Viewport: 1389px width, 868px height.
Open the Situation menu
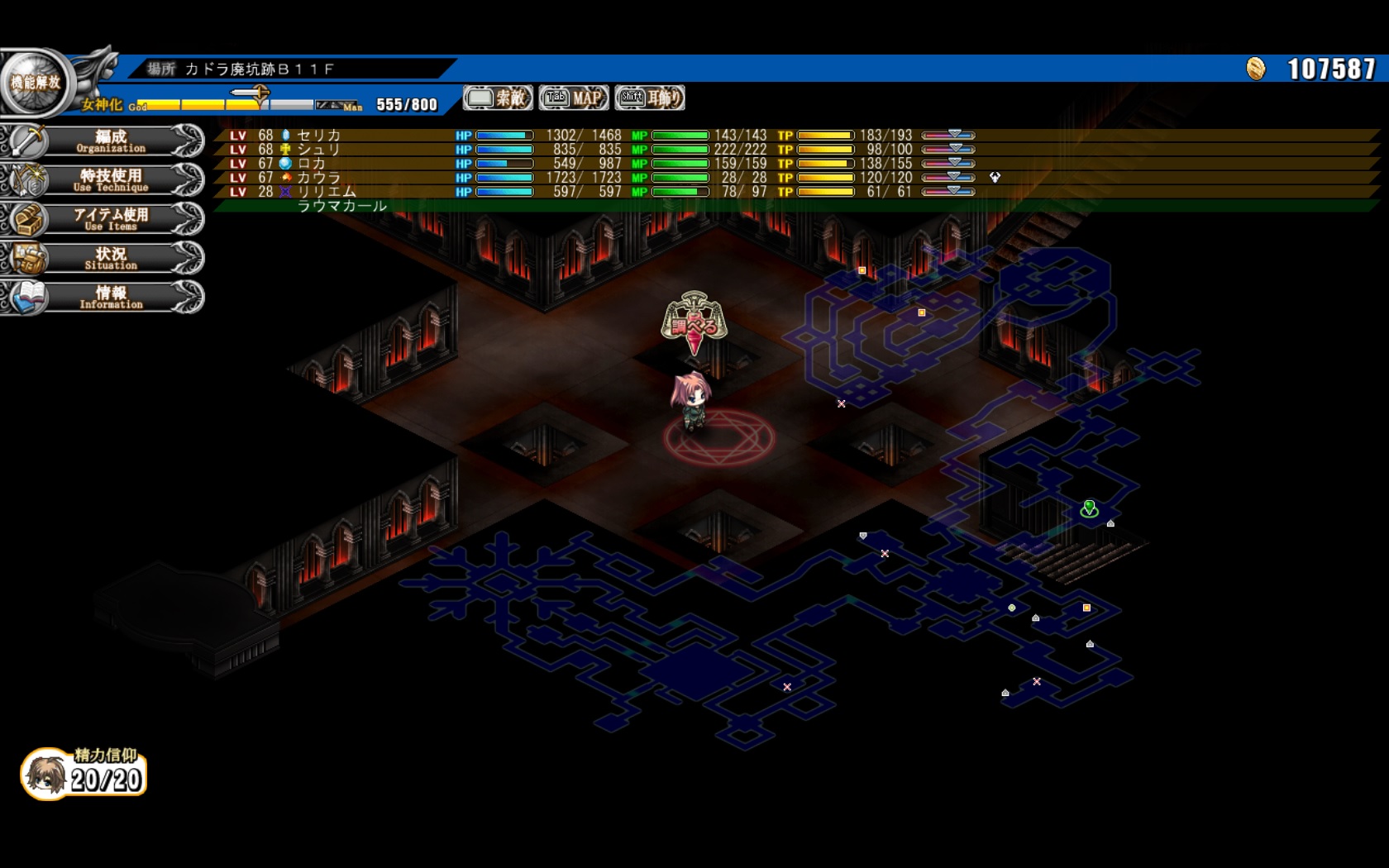[110, 258]
